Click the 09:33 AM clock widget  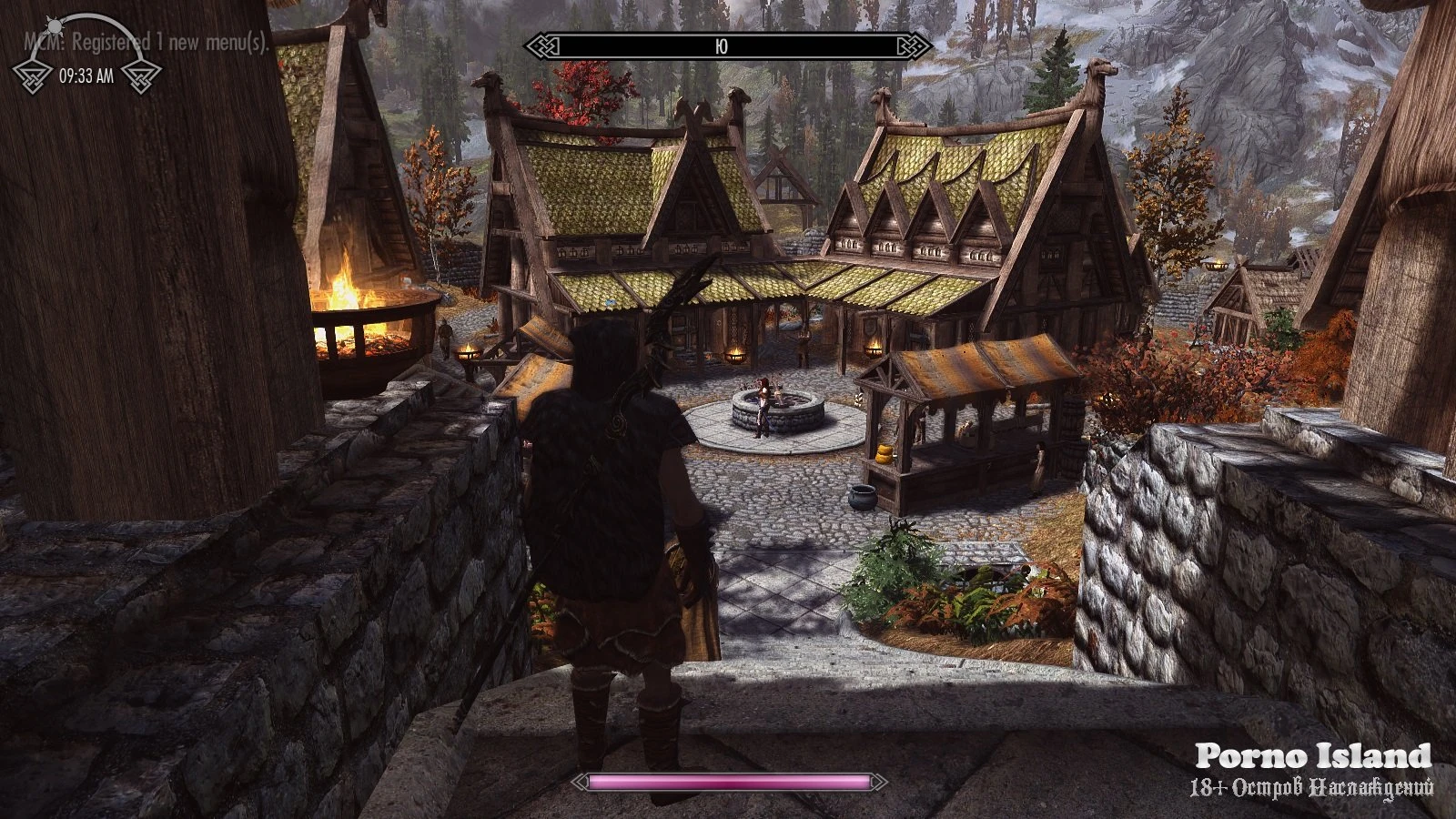click(86, 76)
